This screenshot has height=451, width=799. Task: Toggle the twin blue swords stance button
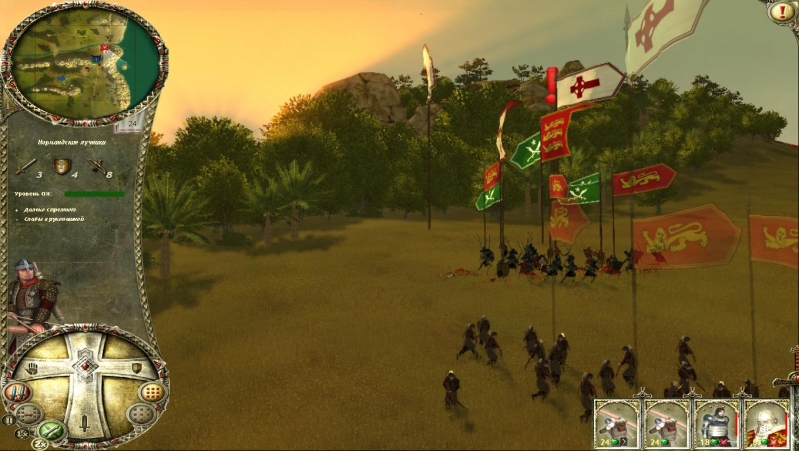pyautogui.click(x=18, y=392)
